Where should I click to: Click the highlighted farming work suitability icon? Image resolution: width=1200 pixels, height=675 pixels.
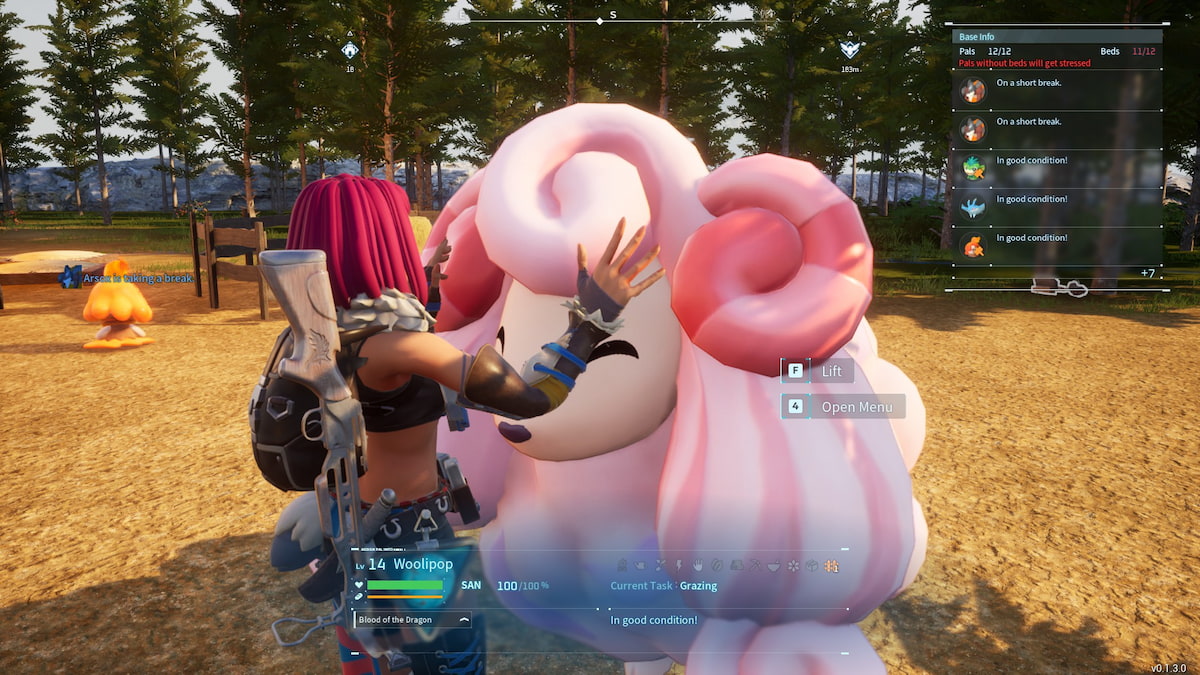(830, 566)
